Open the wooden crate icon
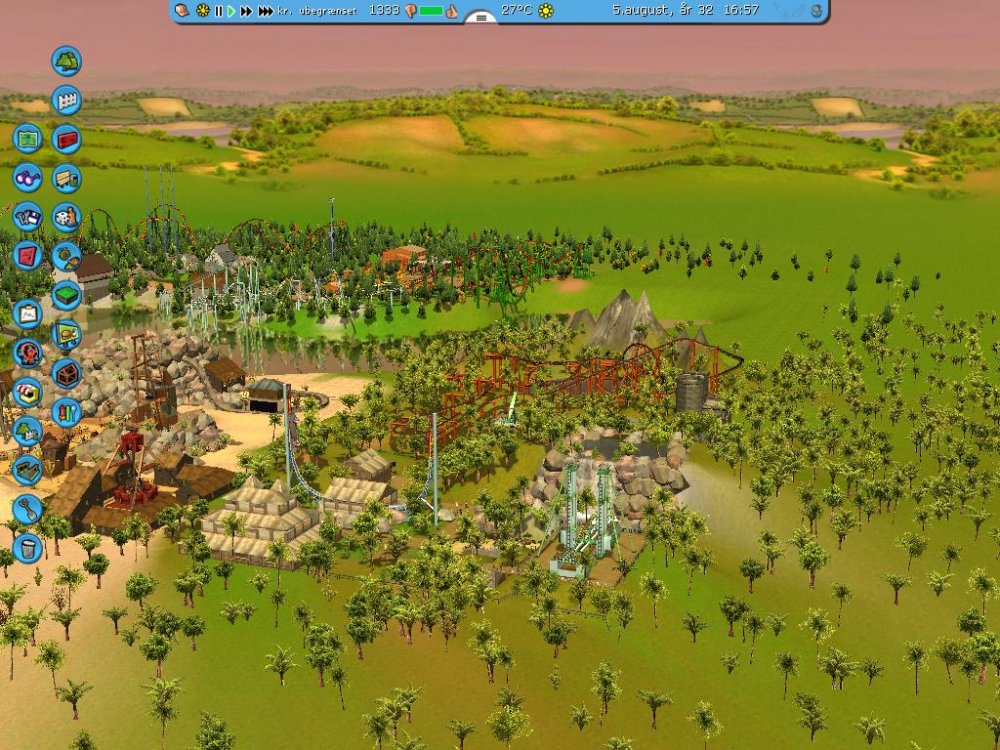The height and width of the screenshot is (750, 1000). click(66, 373)
